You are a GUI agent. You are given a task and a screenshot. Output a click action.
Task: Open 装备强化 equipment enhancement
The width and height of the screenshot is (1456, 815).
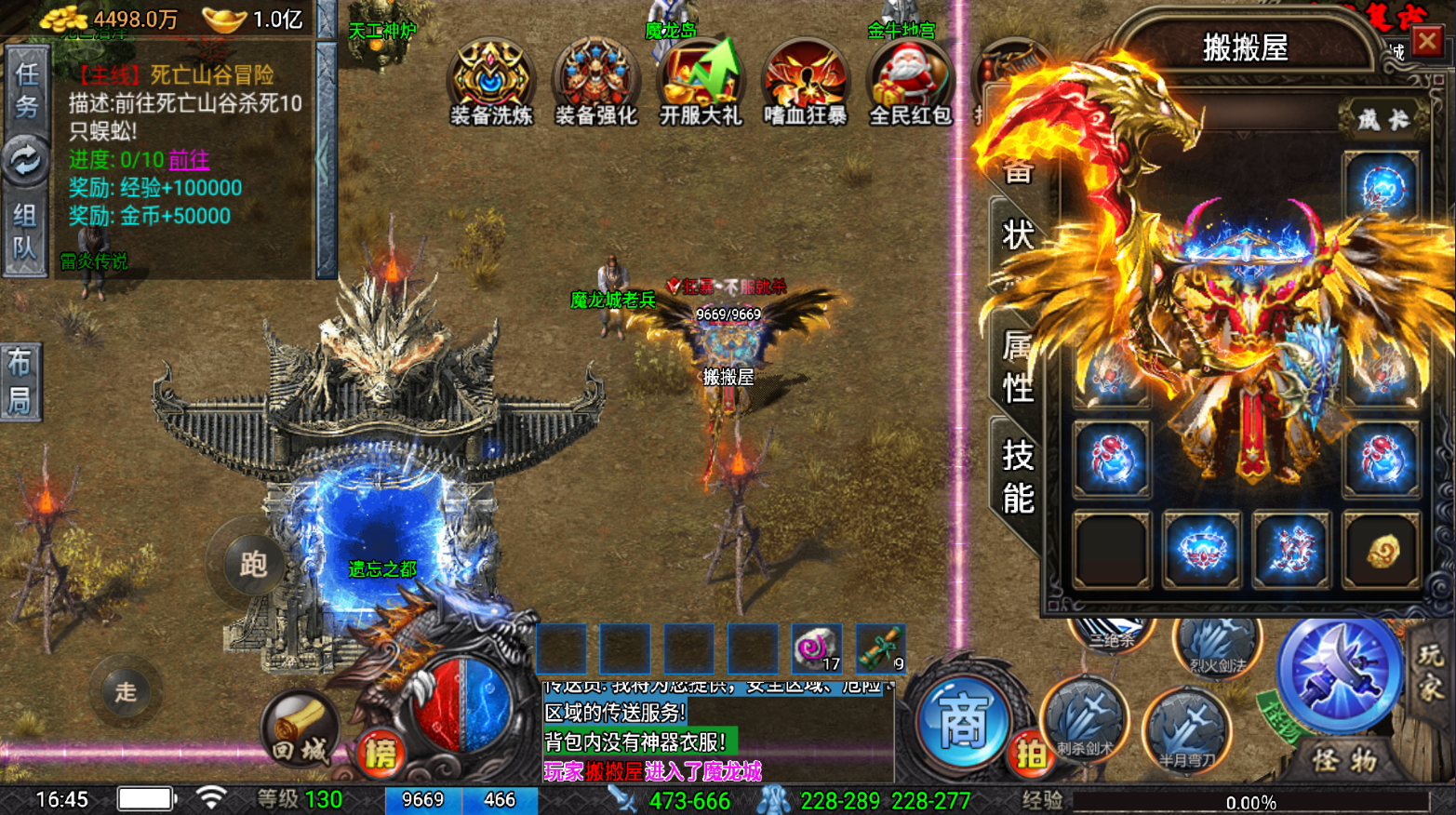(595, 82)
